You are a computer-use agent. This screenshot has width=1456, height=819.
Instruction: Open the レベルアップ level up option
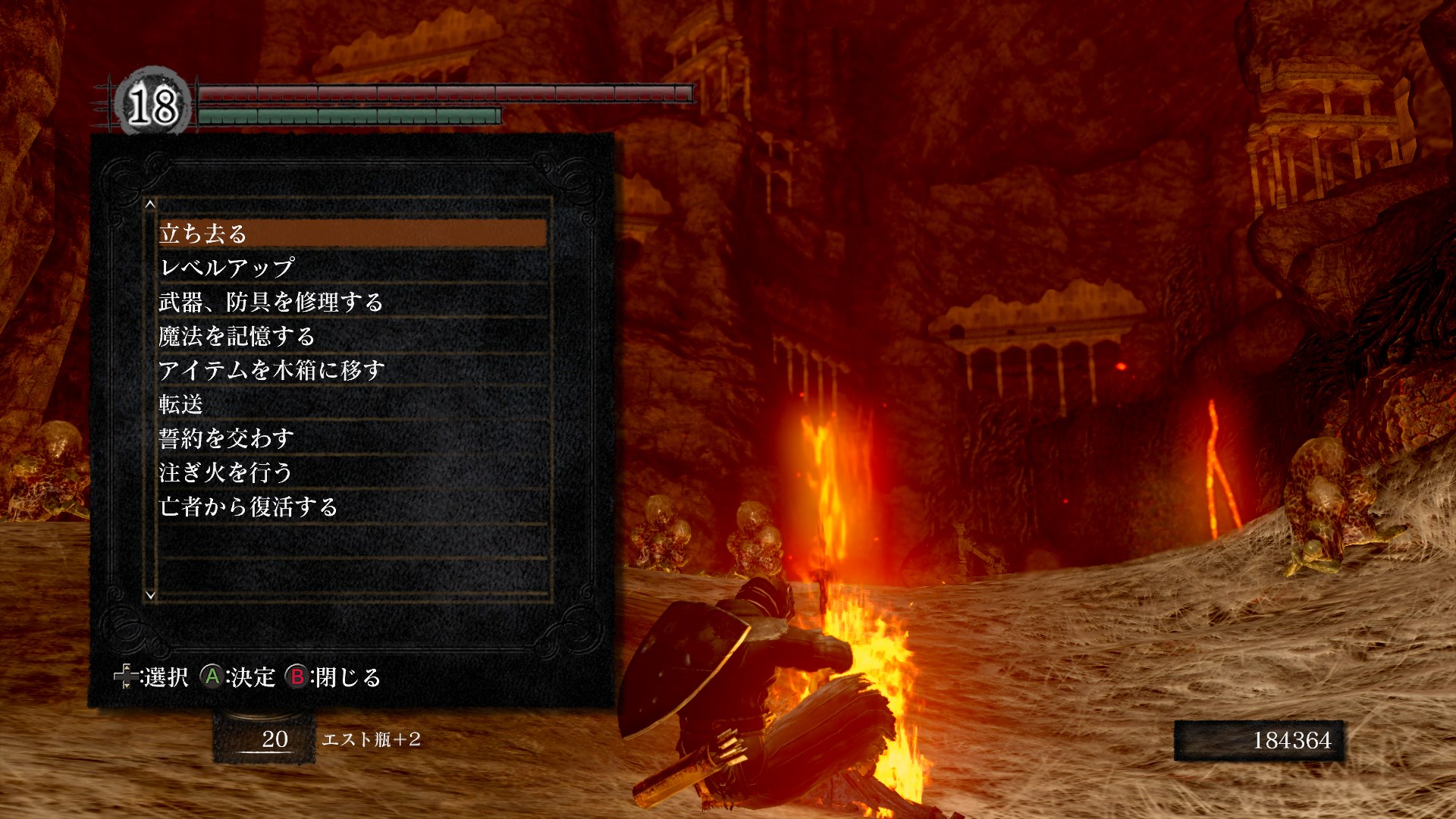353,268
